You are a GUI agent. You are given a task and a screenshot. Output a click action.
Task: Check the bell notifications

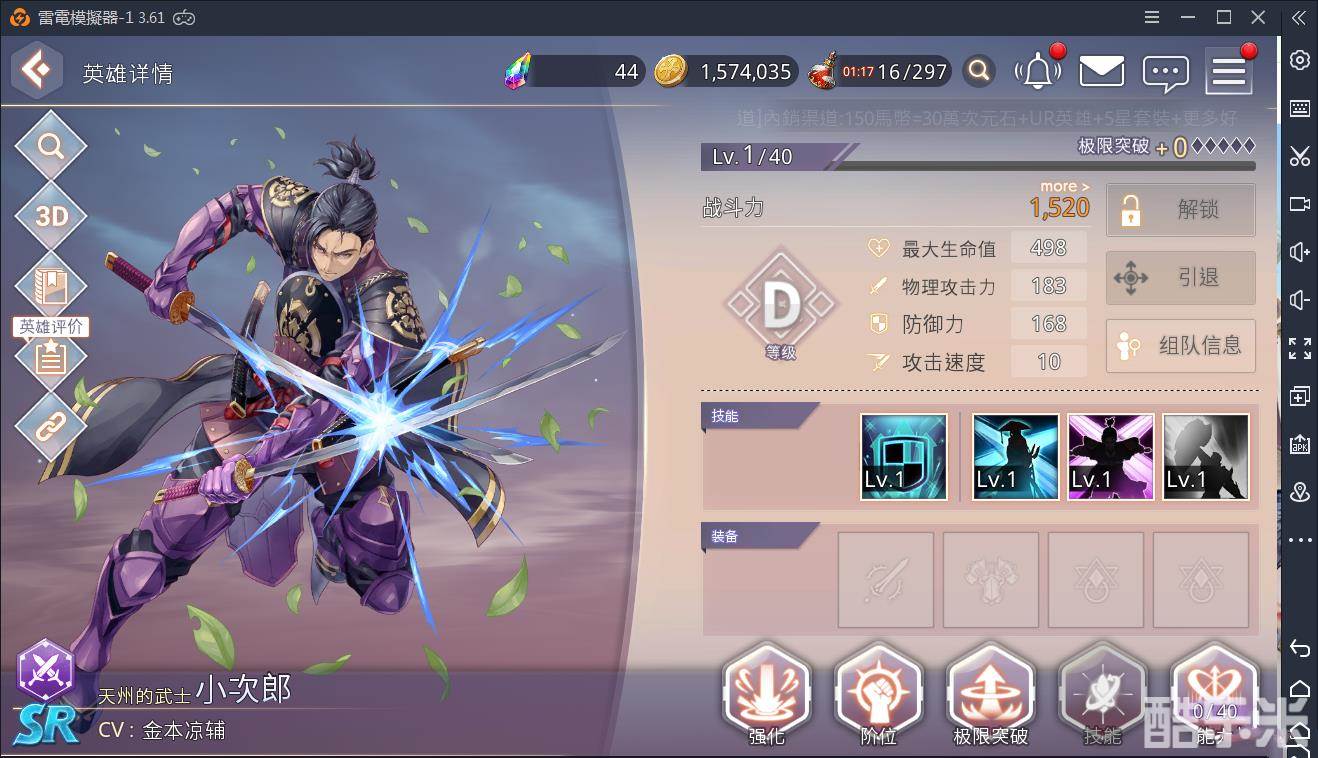click(x=1038, y=72)
